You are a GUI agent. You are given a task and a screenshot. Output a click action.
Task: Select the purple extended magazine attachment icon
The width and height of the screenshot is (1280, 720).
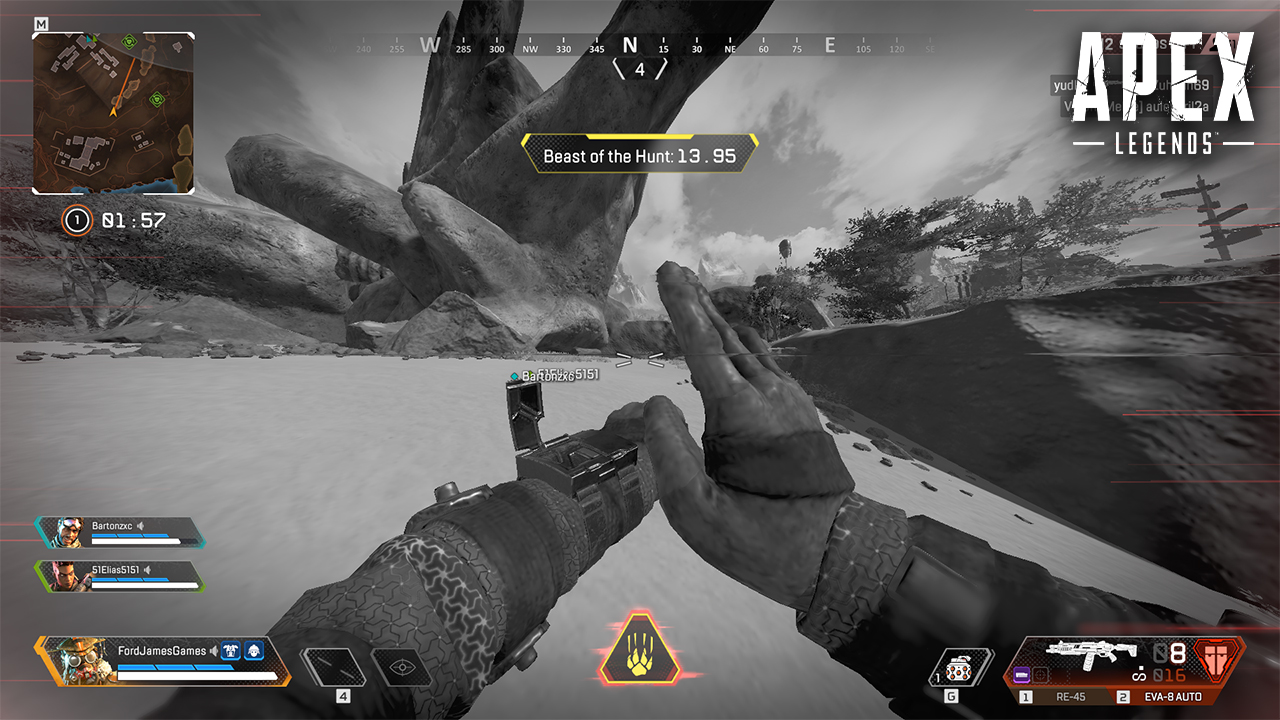click(1021, 676)
